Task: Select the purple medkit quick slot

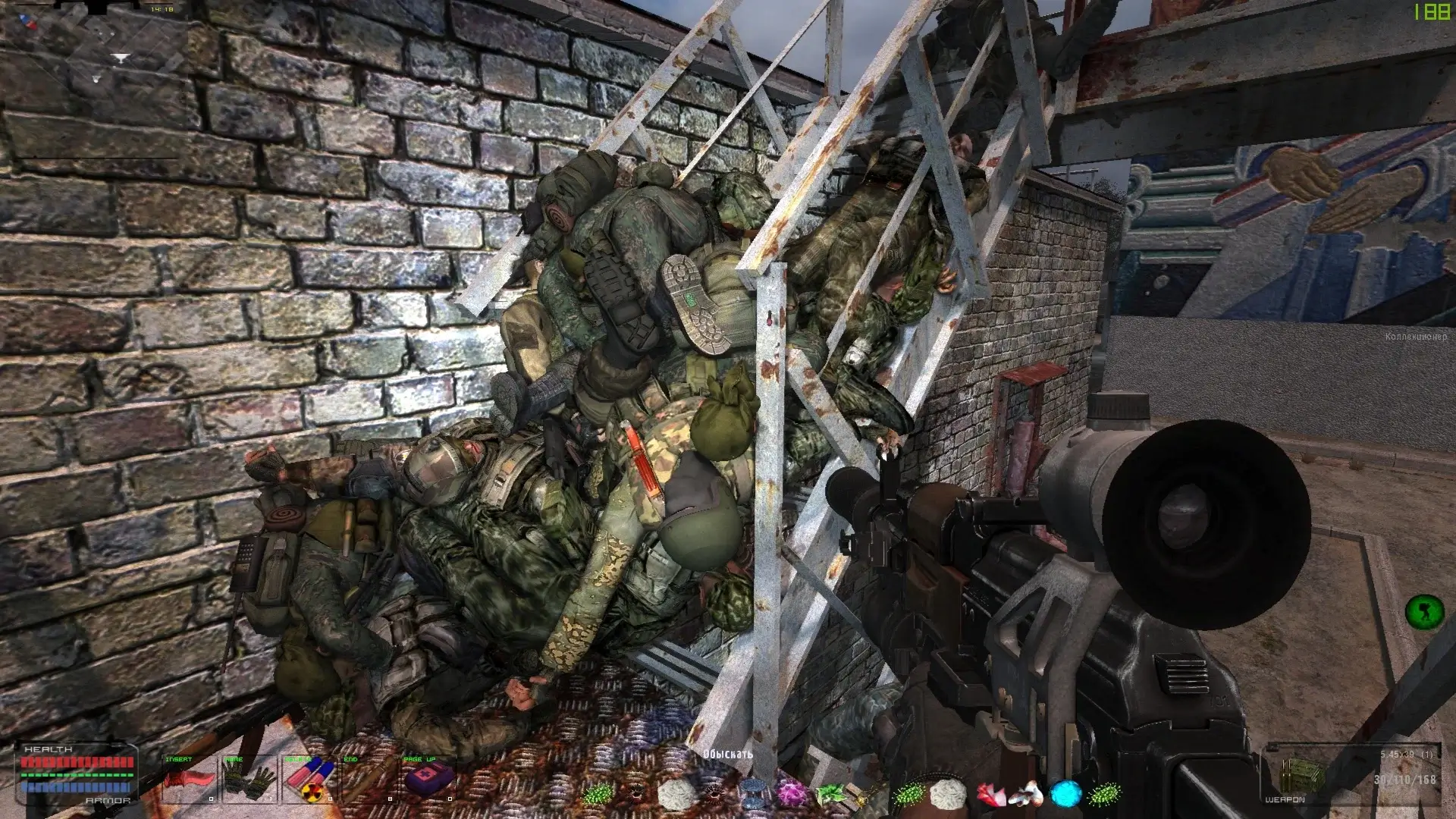Action: click(428, 780)
